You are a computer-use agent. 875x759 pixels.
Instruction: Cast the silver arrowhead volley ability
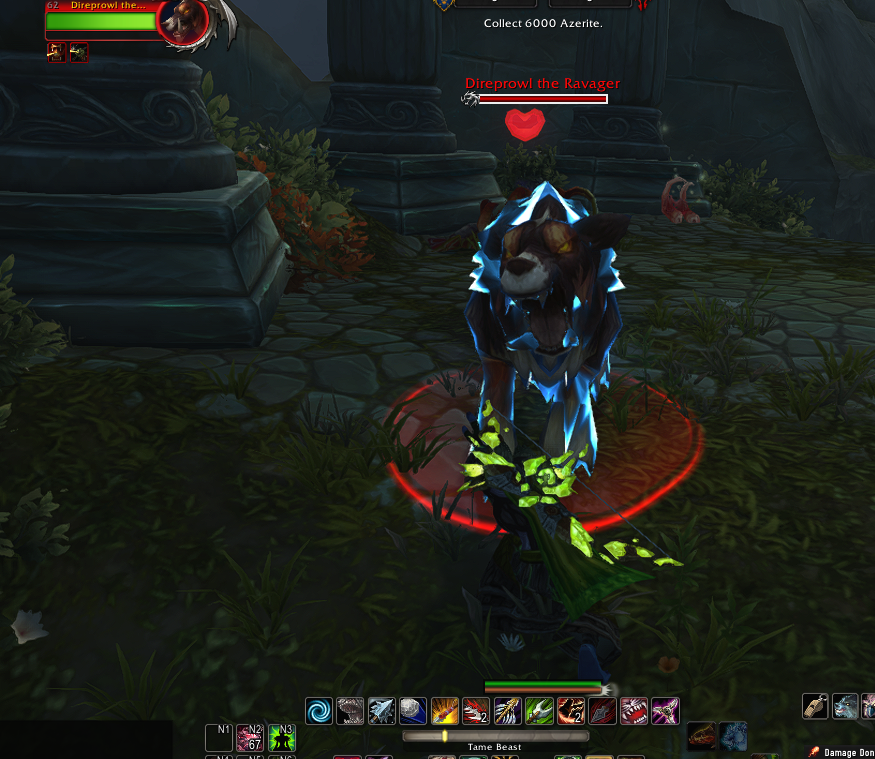coord(382,711)
